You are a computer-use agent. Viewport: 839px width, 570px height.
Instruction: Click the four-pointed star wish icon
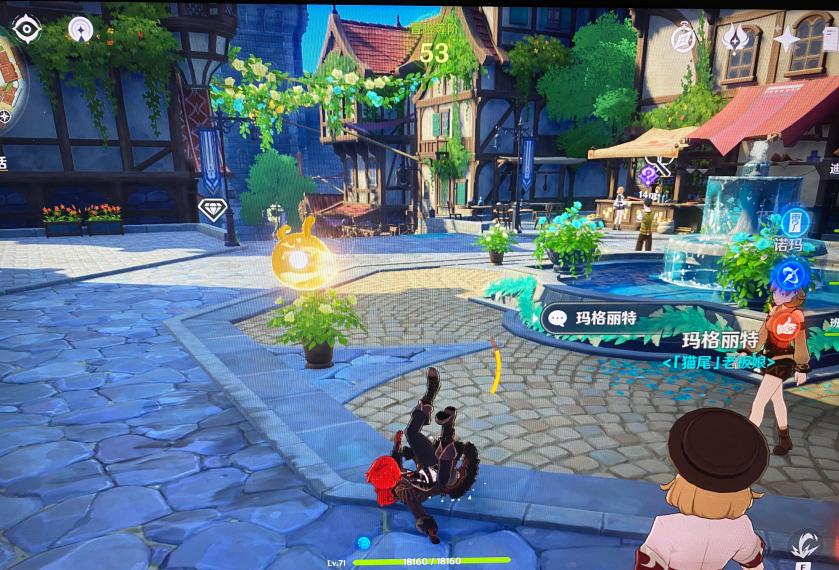788,38
